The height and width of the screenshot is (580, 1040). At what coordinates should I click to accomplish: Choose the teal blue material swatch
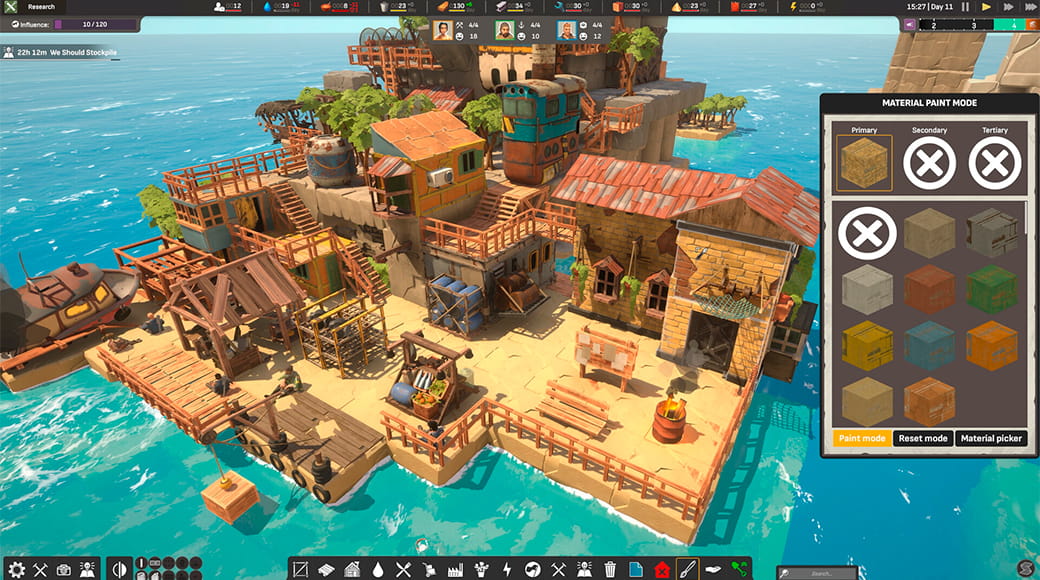929,345
